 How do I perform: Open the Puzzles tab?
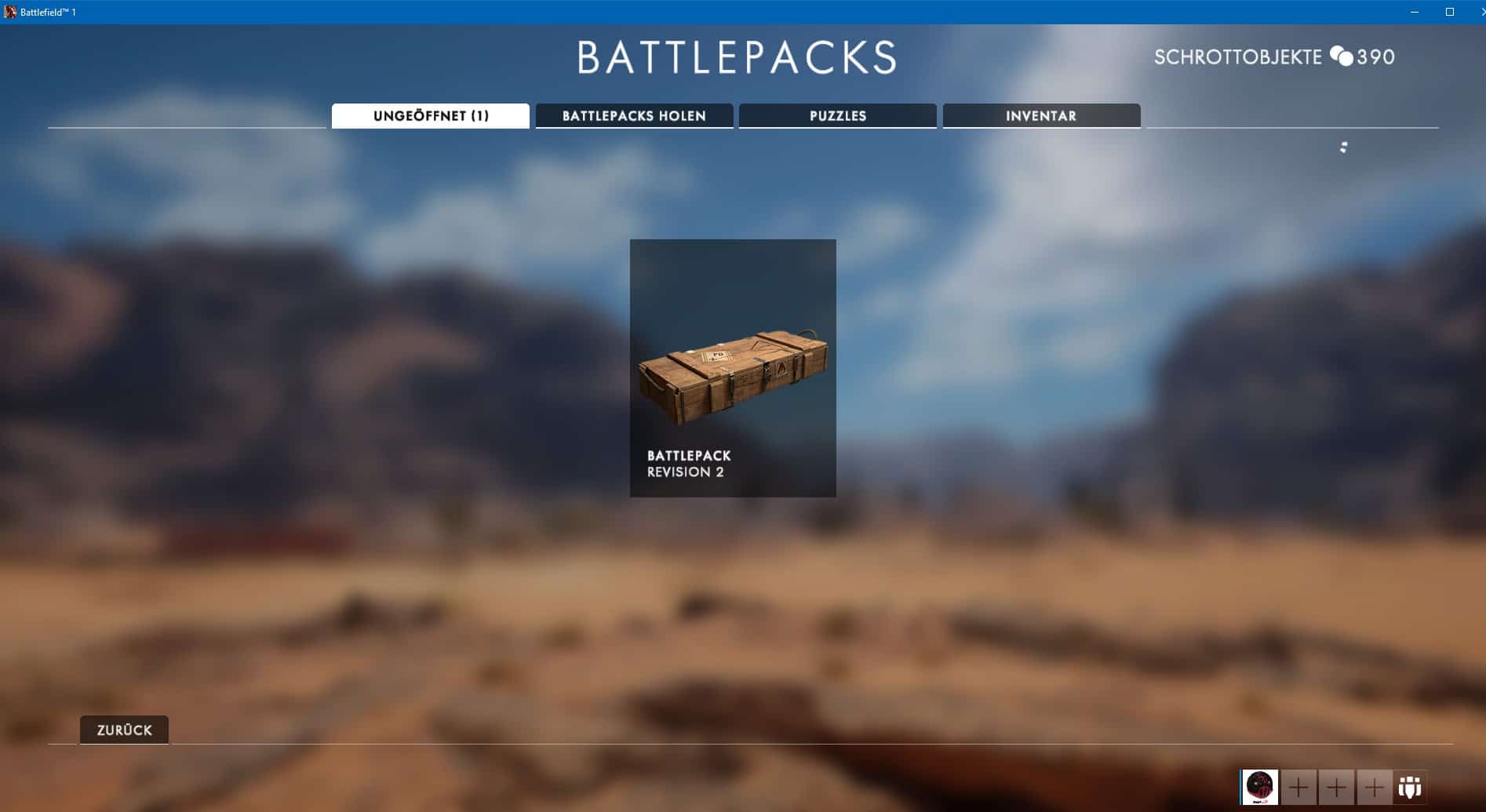coord(837,115)
